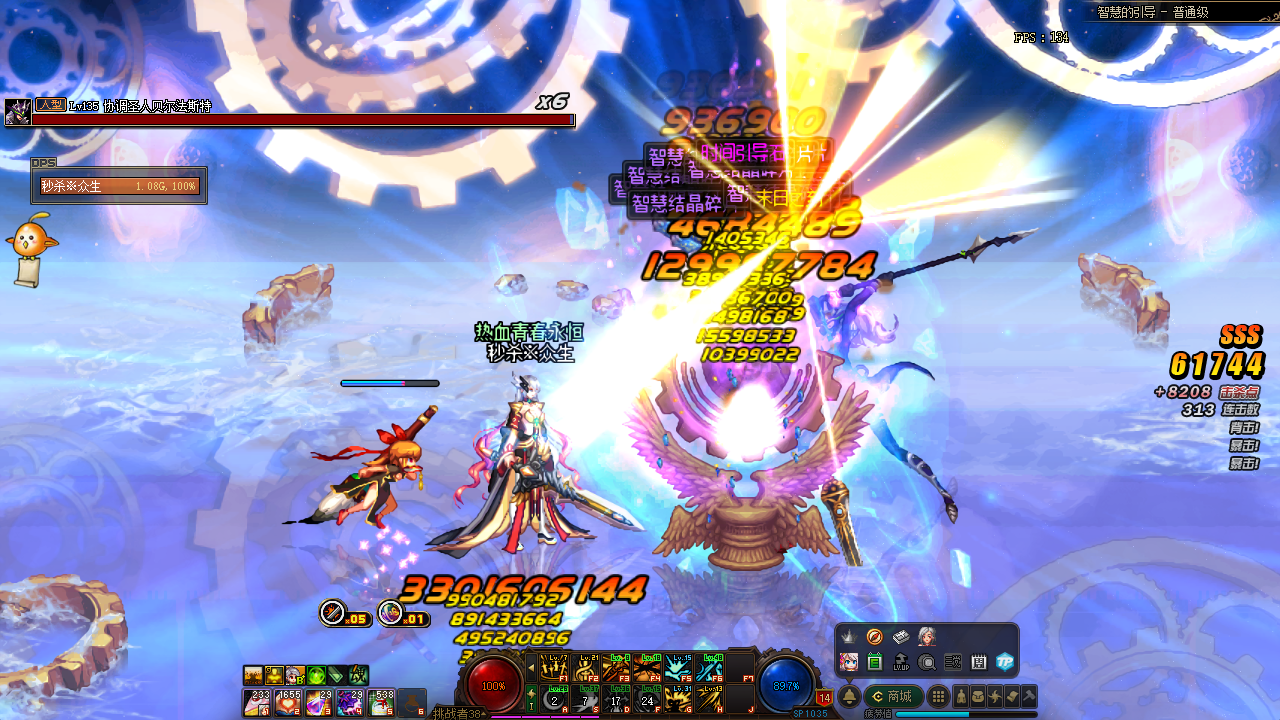Select the 秒杀※众生 DPS meter row
1280x720 pixels.
pyautogui.click(x=119, y=186)
